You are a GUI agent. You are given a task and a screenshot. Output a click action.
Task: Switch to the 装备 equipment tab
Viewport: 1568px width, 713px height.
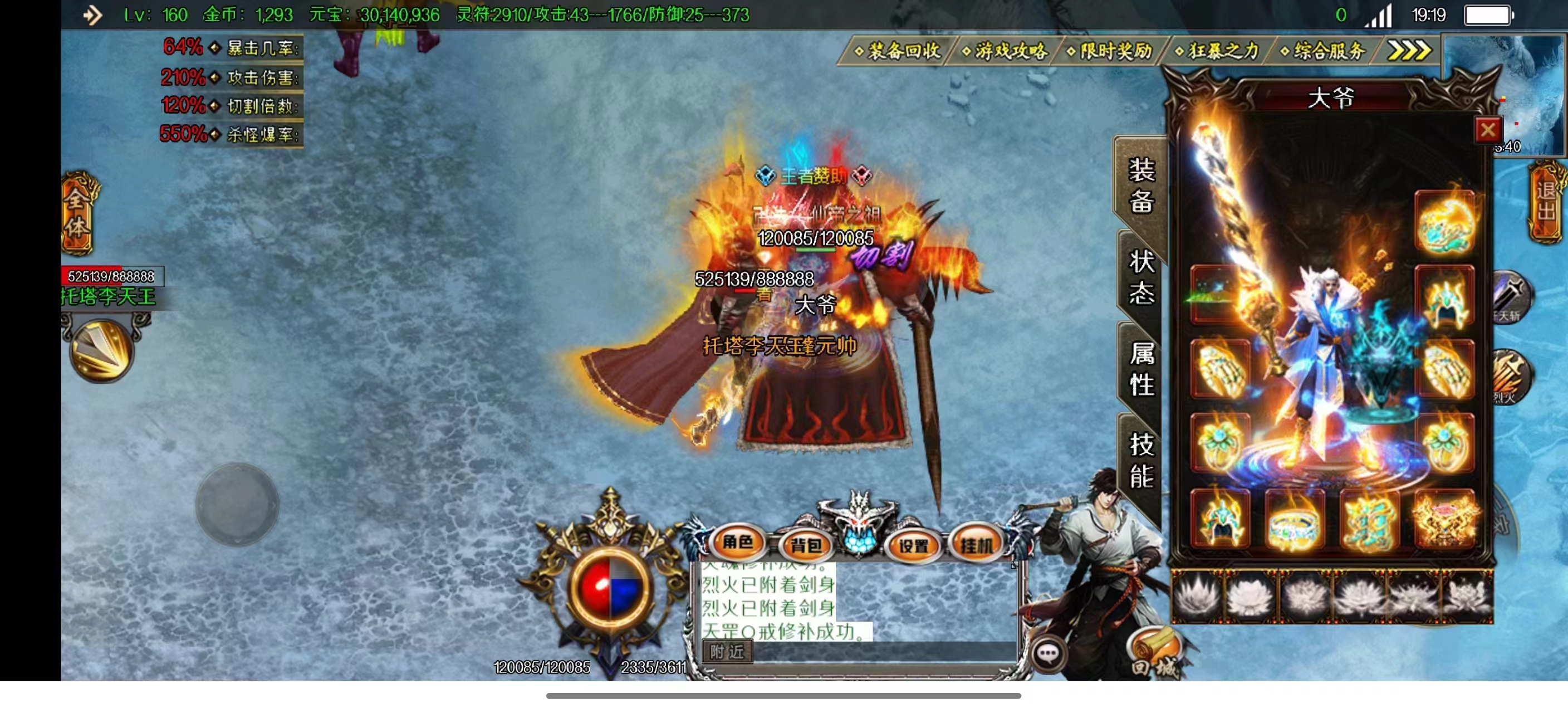(1141, 185)
